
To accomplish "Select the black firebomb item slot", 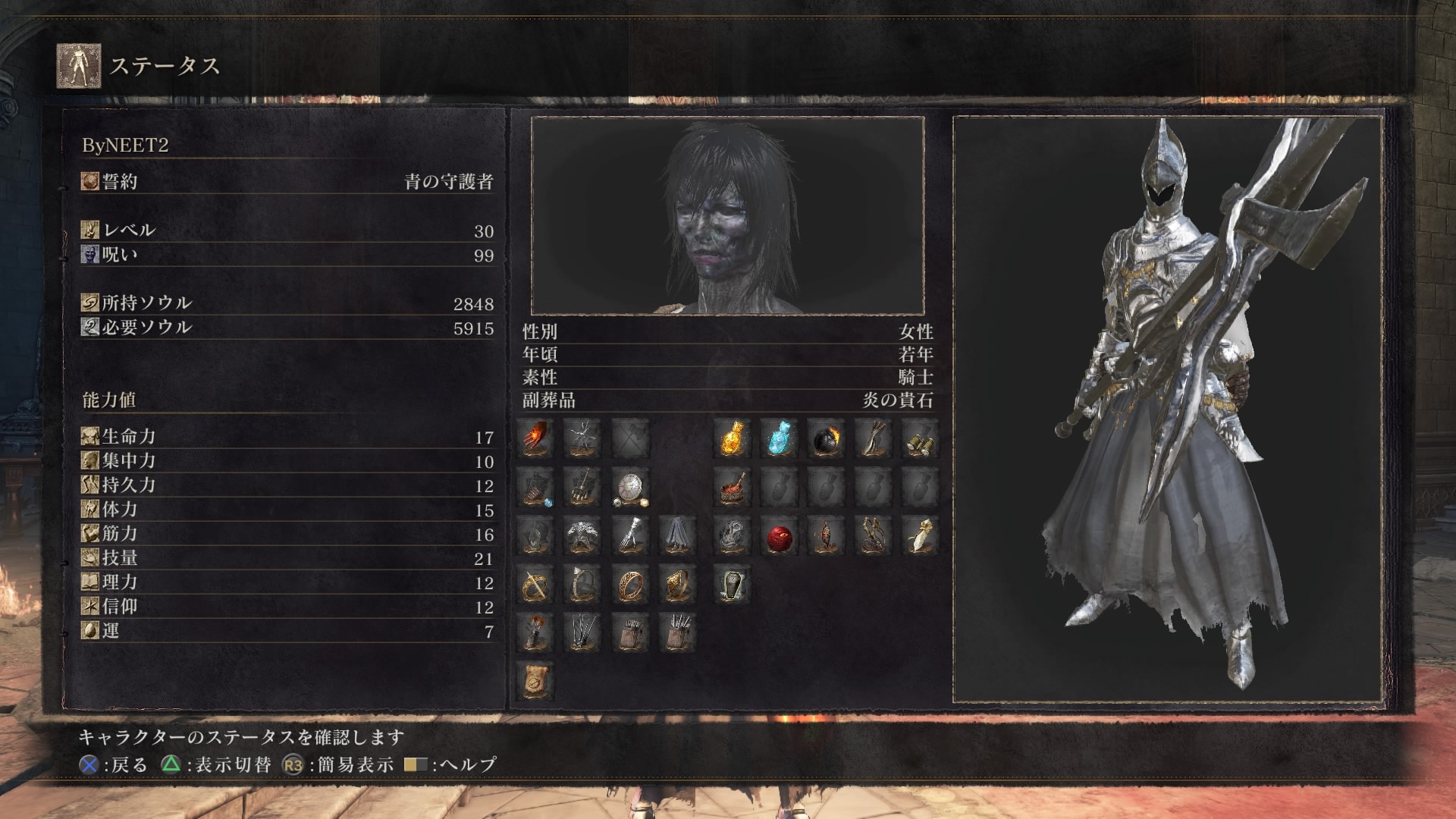I will [x=826, y=438].
